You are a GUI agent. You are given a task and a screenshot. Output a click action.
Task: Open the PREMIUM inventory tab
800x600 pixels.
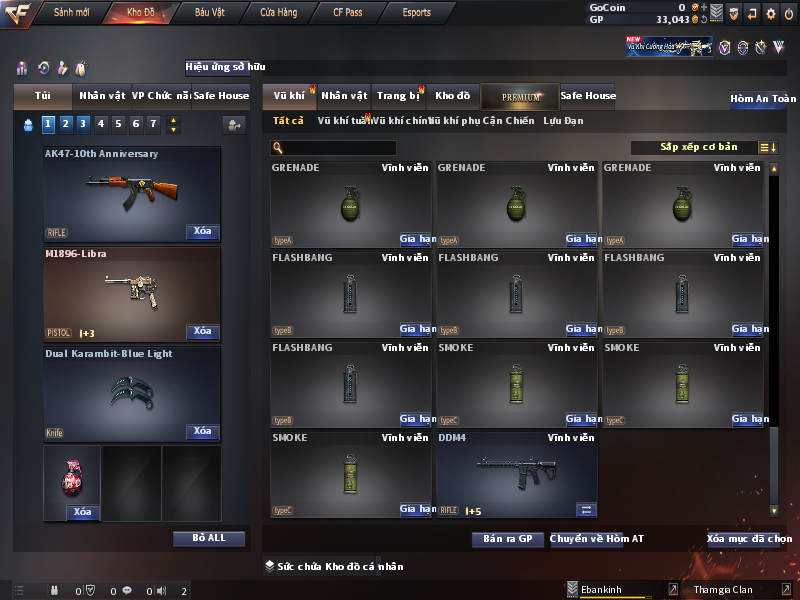pyautogui.click(x=520, y=96)
